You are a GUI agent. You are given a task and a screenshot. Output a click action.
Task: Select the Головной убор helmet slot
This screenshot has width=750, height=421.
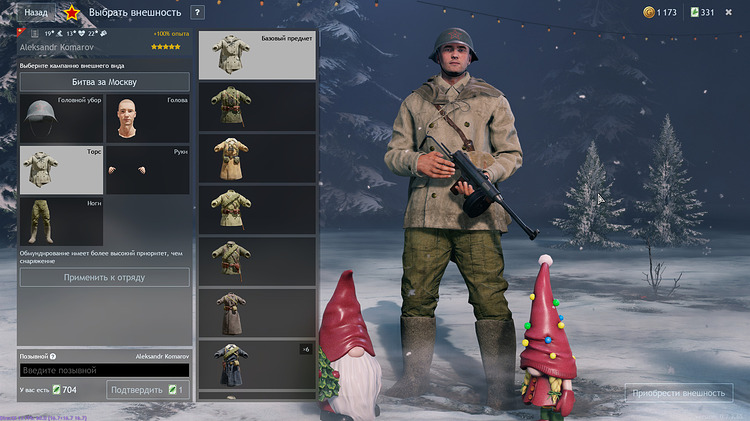click(61, 118)
